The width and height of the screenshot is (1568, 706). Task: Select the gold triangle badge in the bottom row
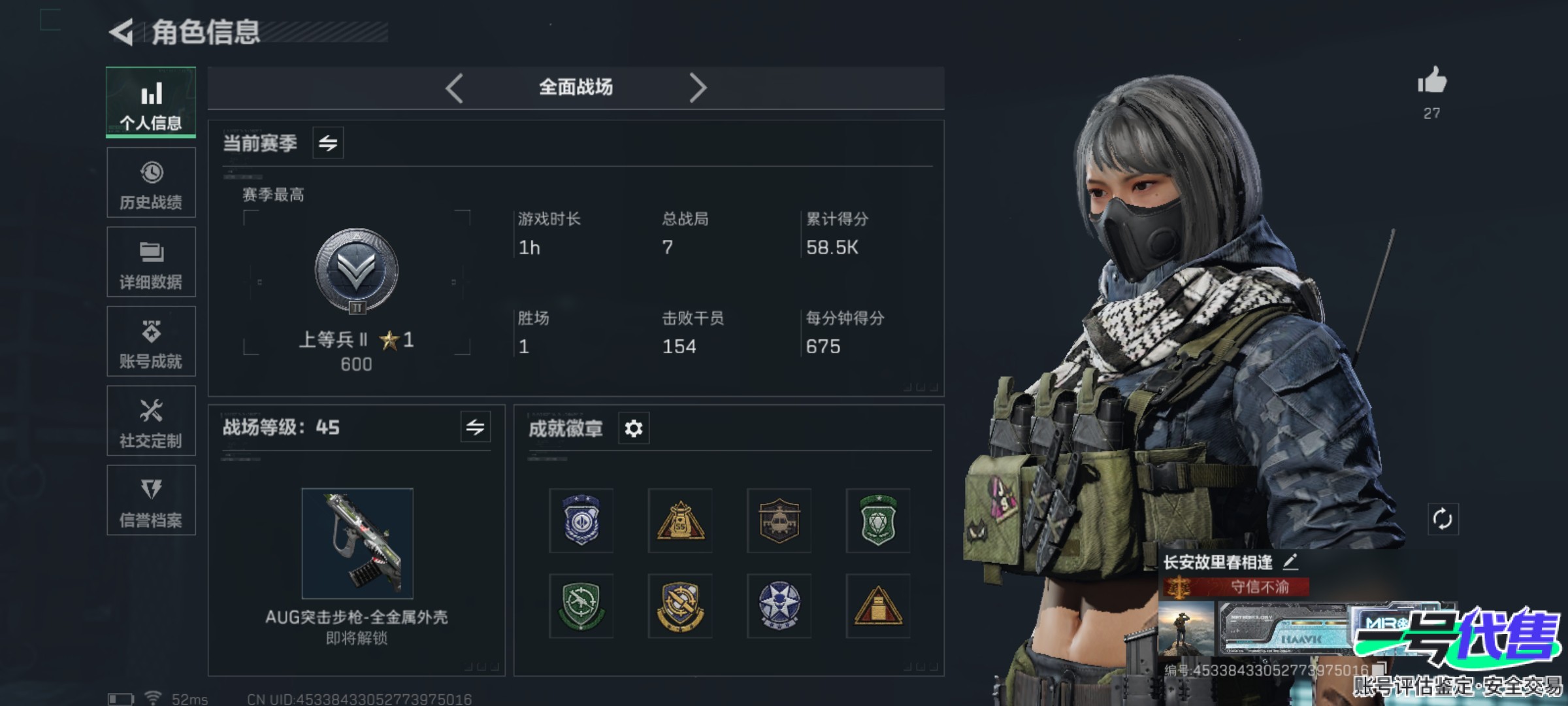pos(877,606)
